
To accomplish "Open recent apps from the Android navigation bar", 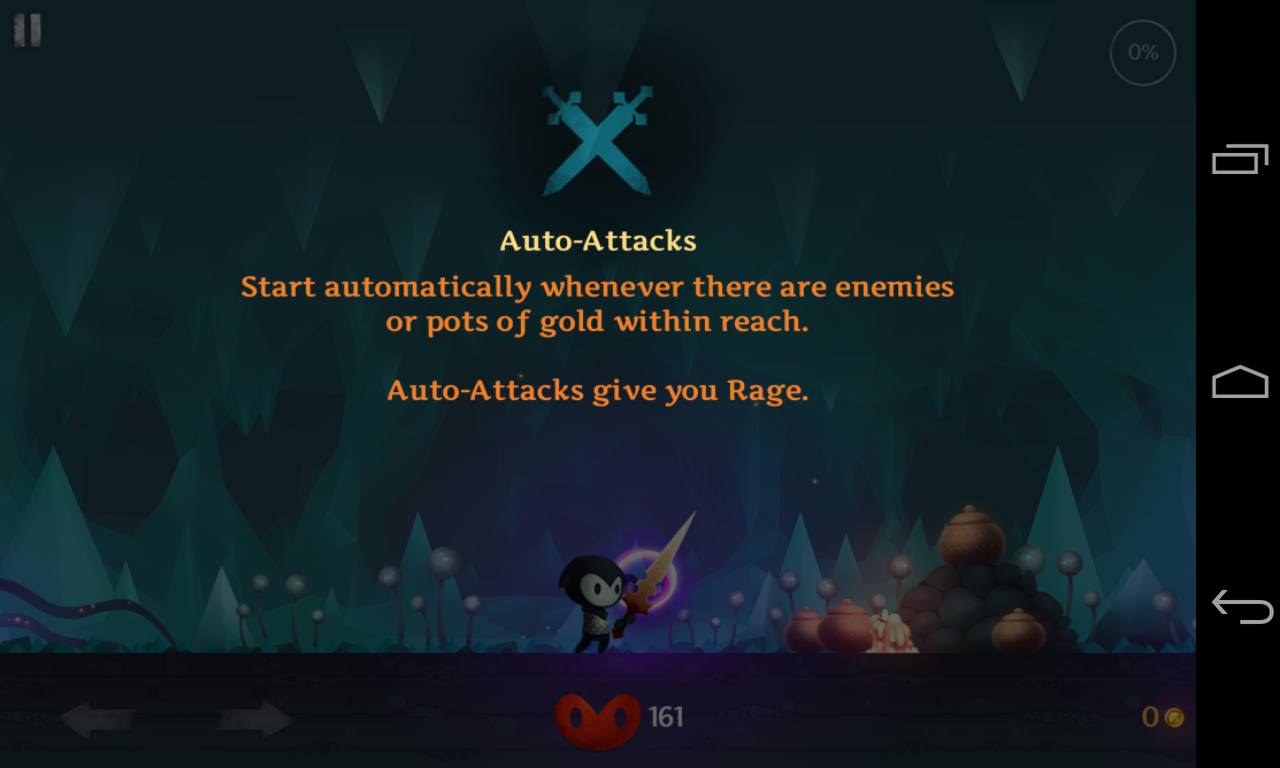I will [x=1240, y=158].
